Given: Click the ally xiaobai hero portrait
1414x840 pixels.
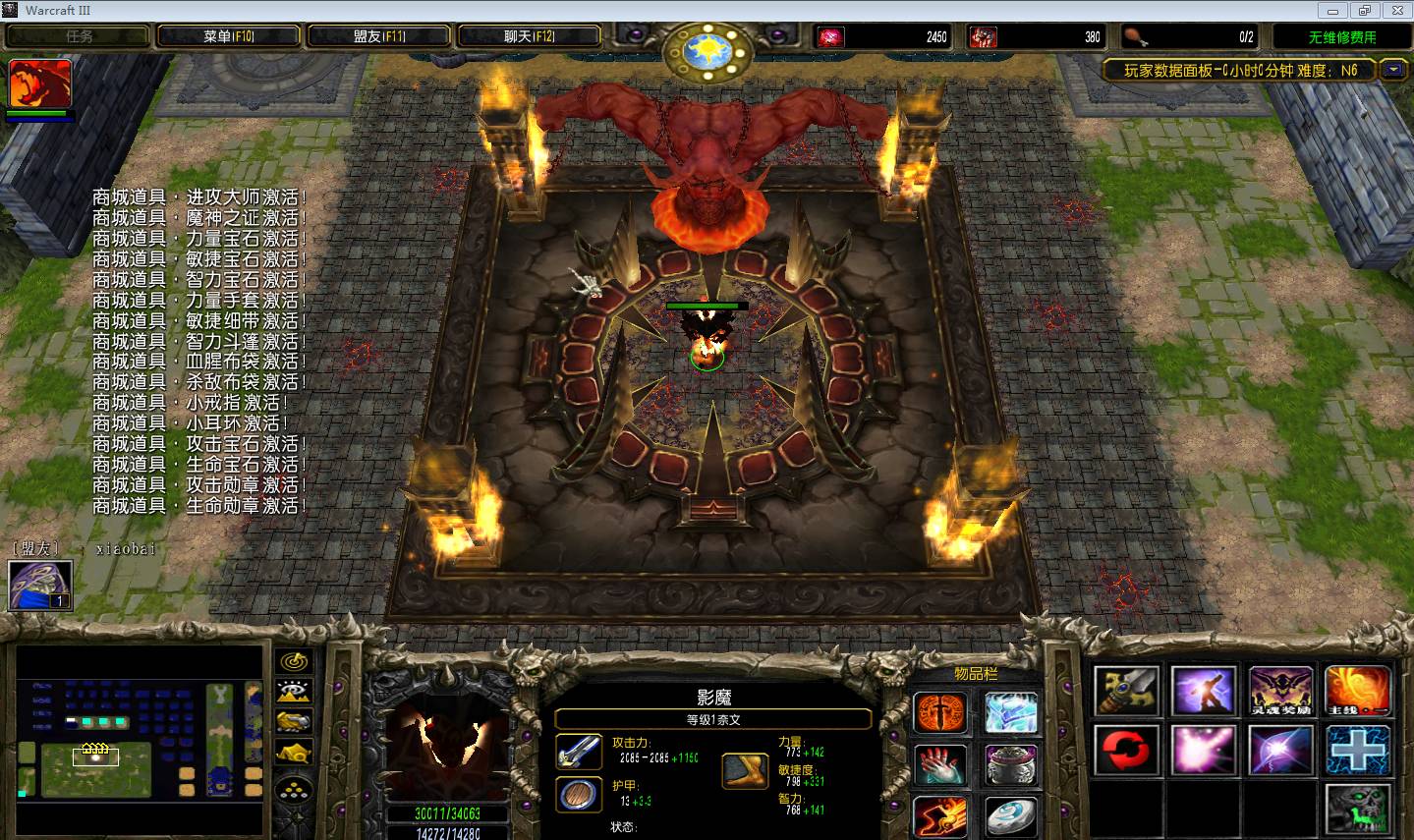Looking at the screenshot, I should point(40,585).
